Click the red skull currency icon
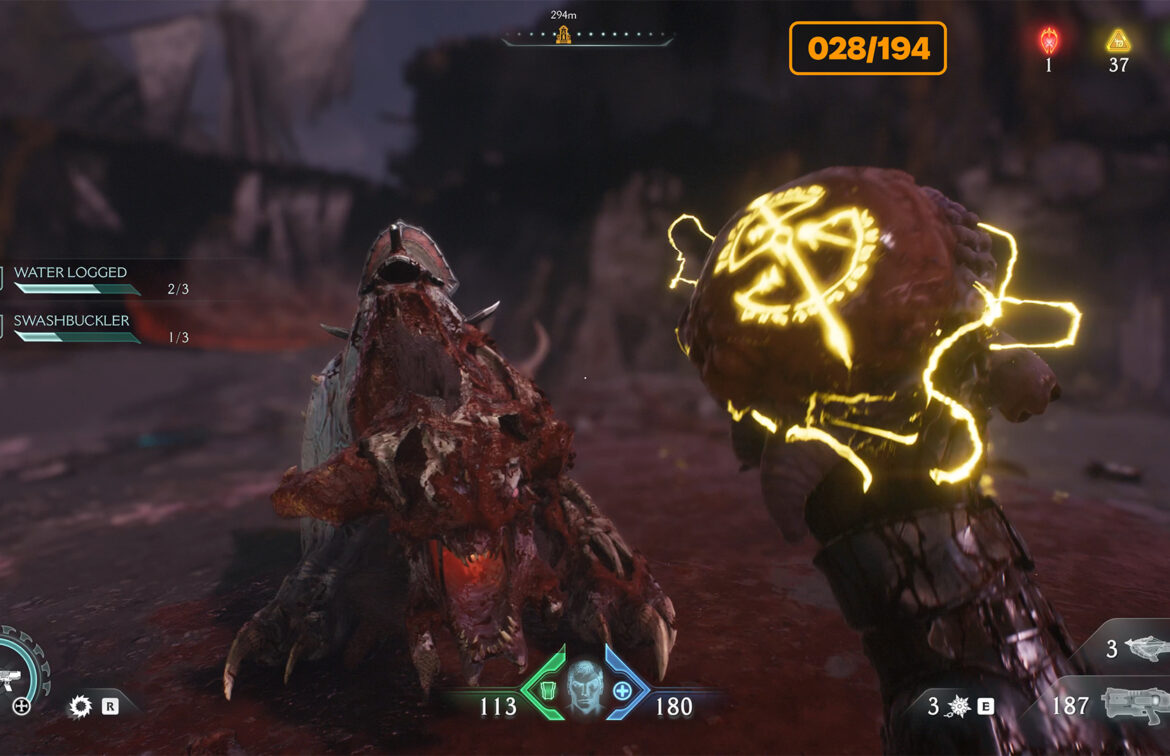This screenshot has height=756, width=1170. (x=1048, y=41)
